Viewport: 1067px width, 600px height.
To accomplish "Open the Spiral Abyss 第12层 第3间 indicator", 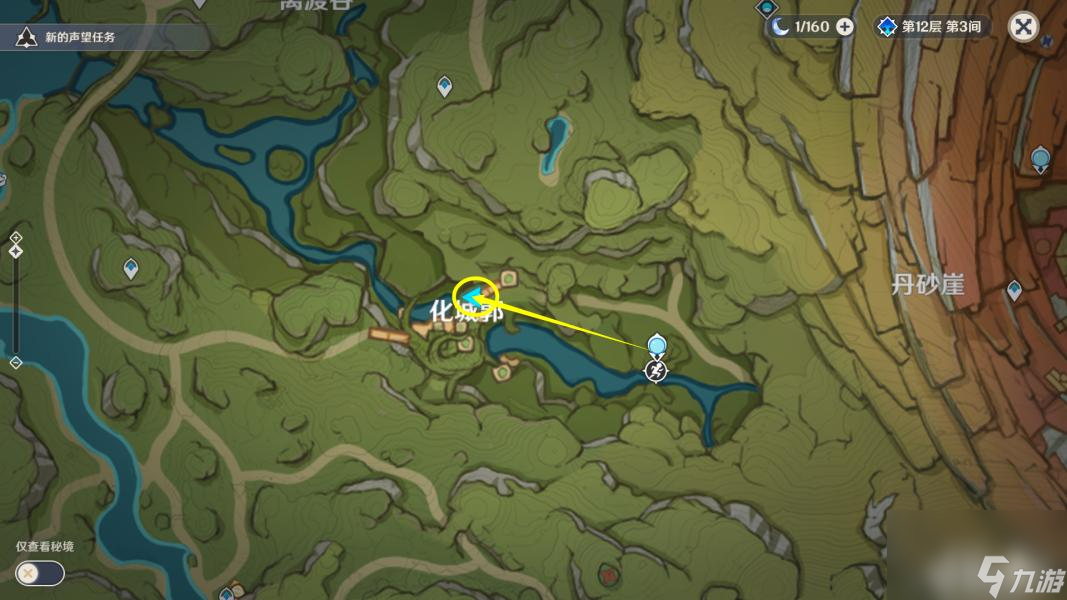I will 929,27.
